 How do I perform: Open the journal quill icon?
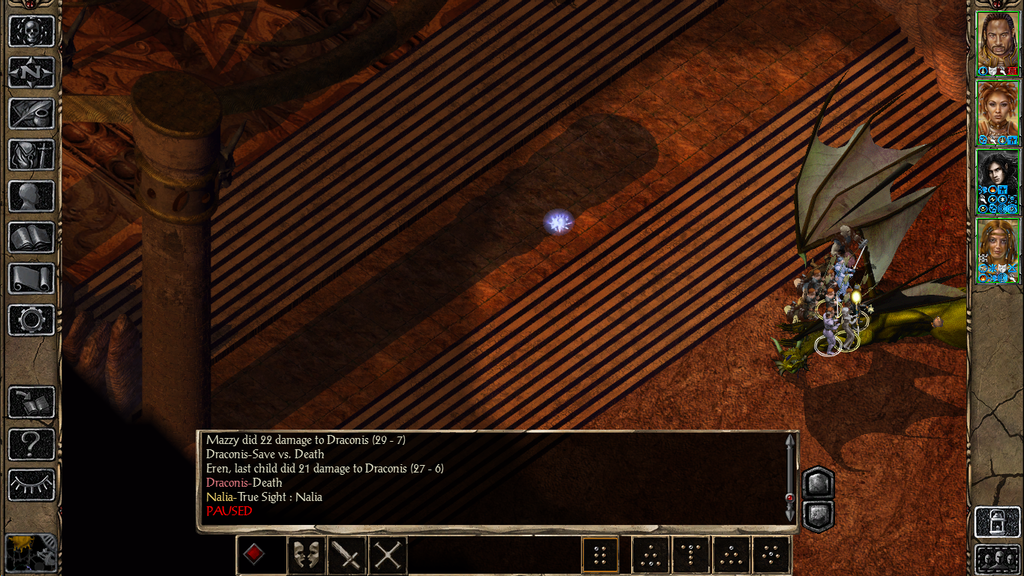tap(31, 113)
